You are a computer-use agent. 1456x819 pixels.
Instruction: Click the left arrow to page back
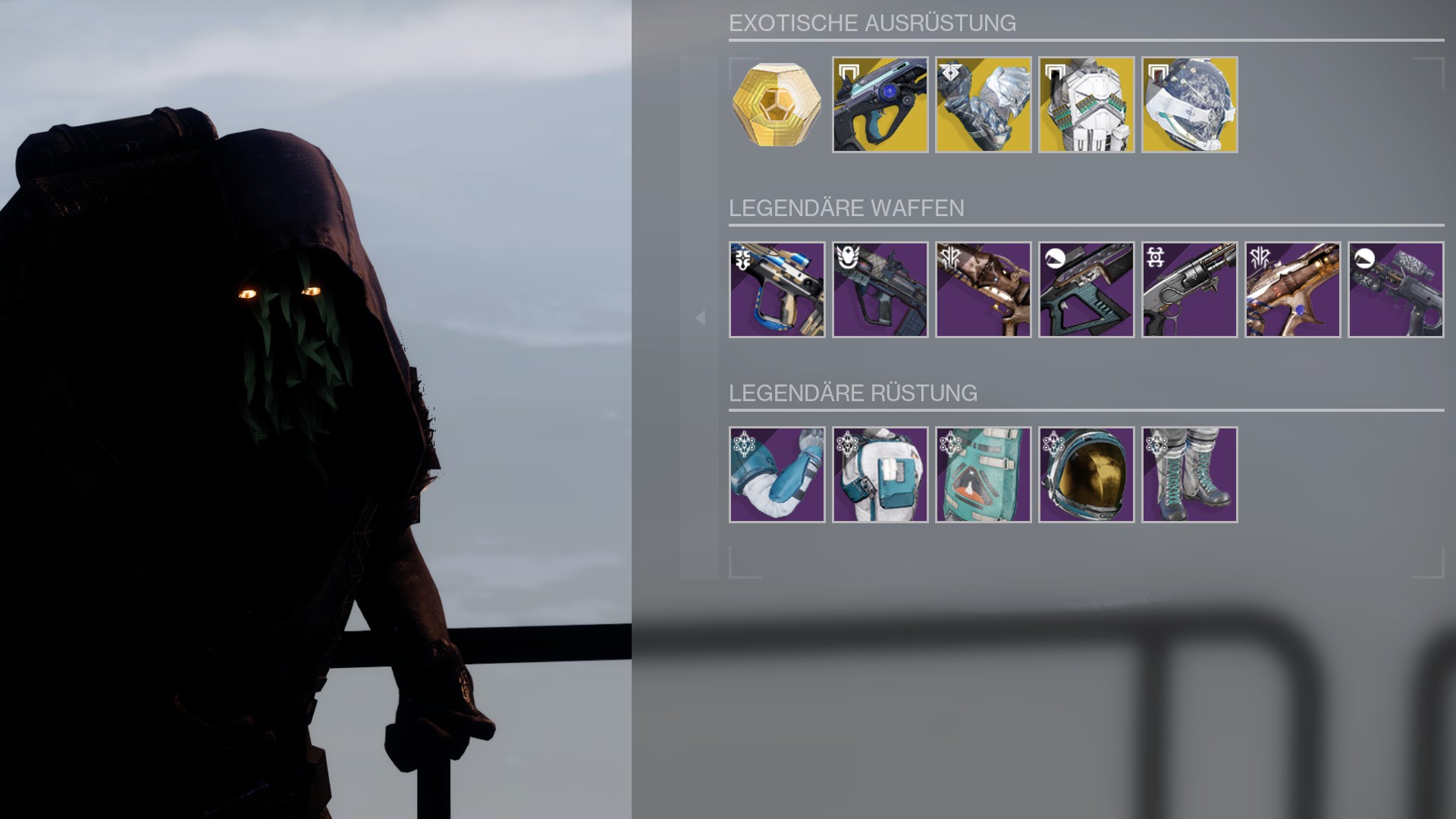click(700, 318)
